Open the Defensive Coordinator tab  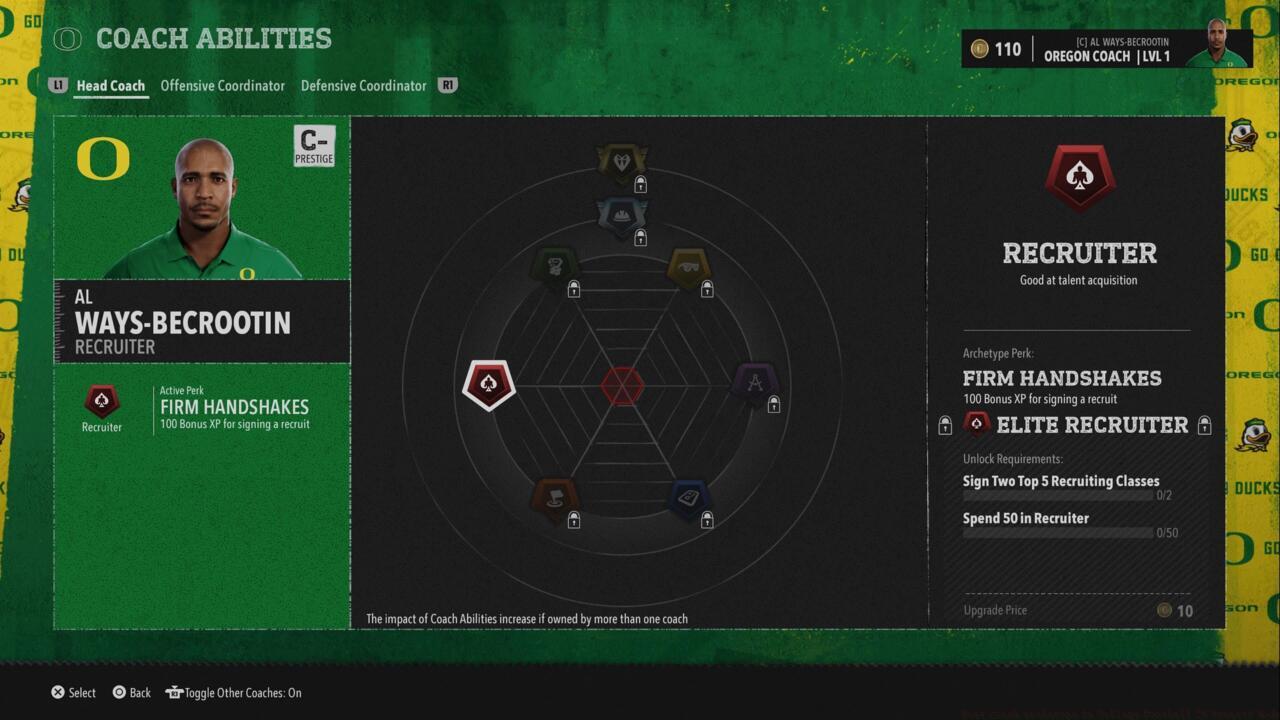click(x=363, y=86)
